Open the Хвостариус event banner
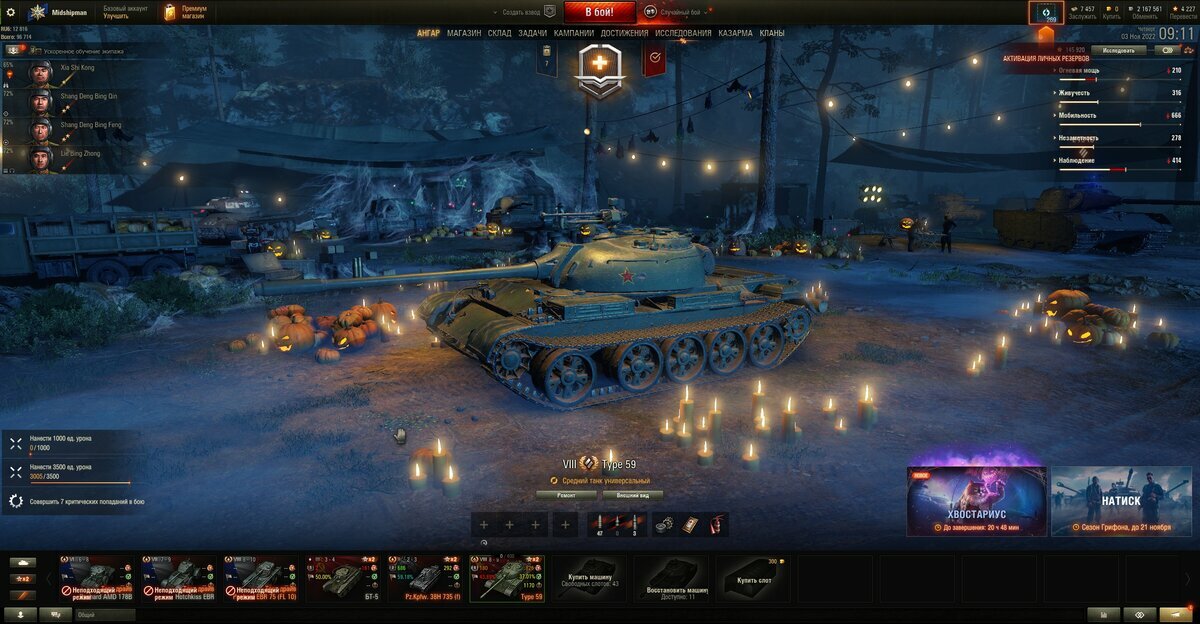This screenshot has width=1200, height=624. (x=977, y=500)
